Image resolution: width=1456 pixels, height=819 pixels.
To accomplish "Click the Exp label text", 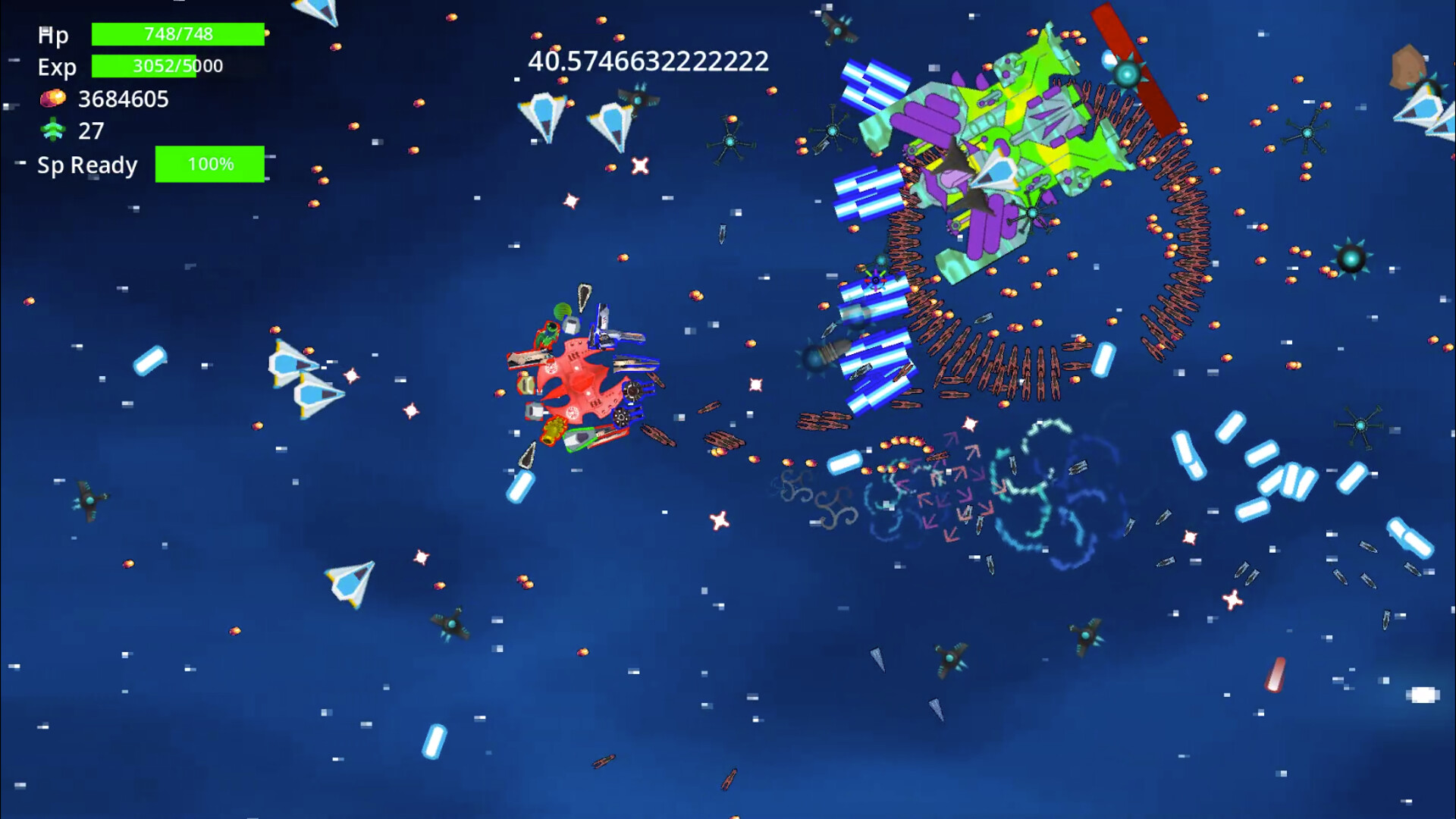I will coord(57,67).
